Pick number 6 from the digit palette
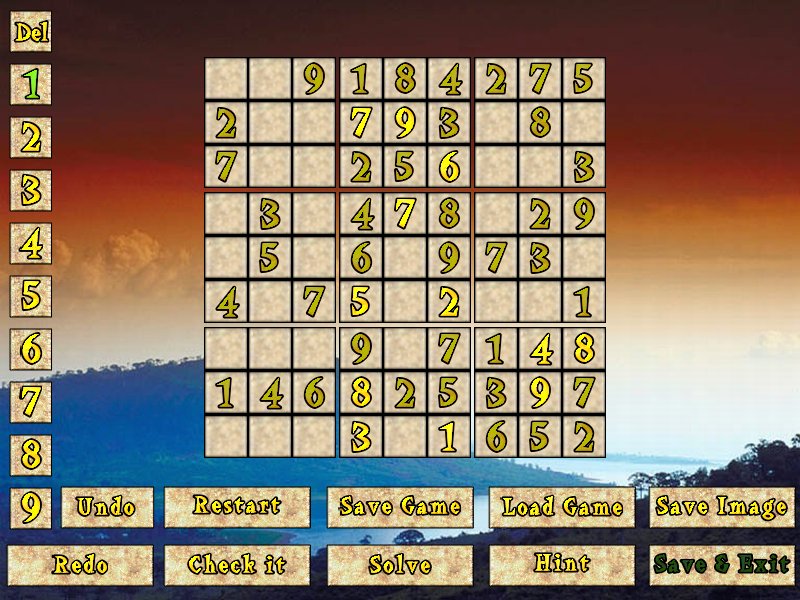 tap(31, 349)
